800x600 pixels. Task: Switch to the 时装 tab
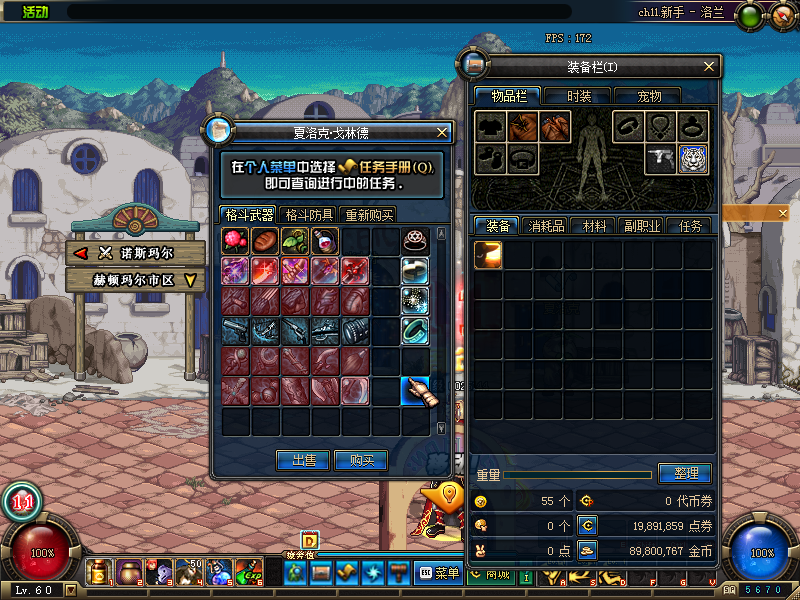pyautogui.click(x=578, y=96)
